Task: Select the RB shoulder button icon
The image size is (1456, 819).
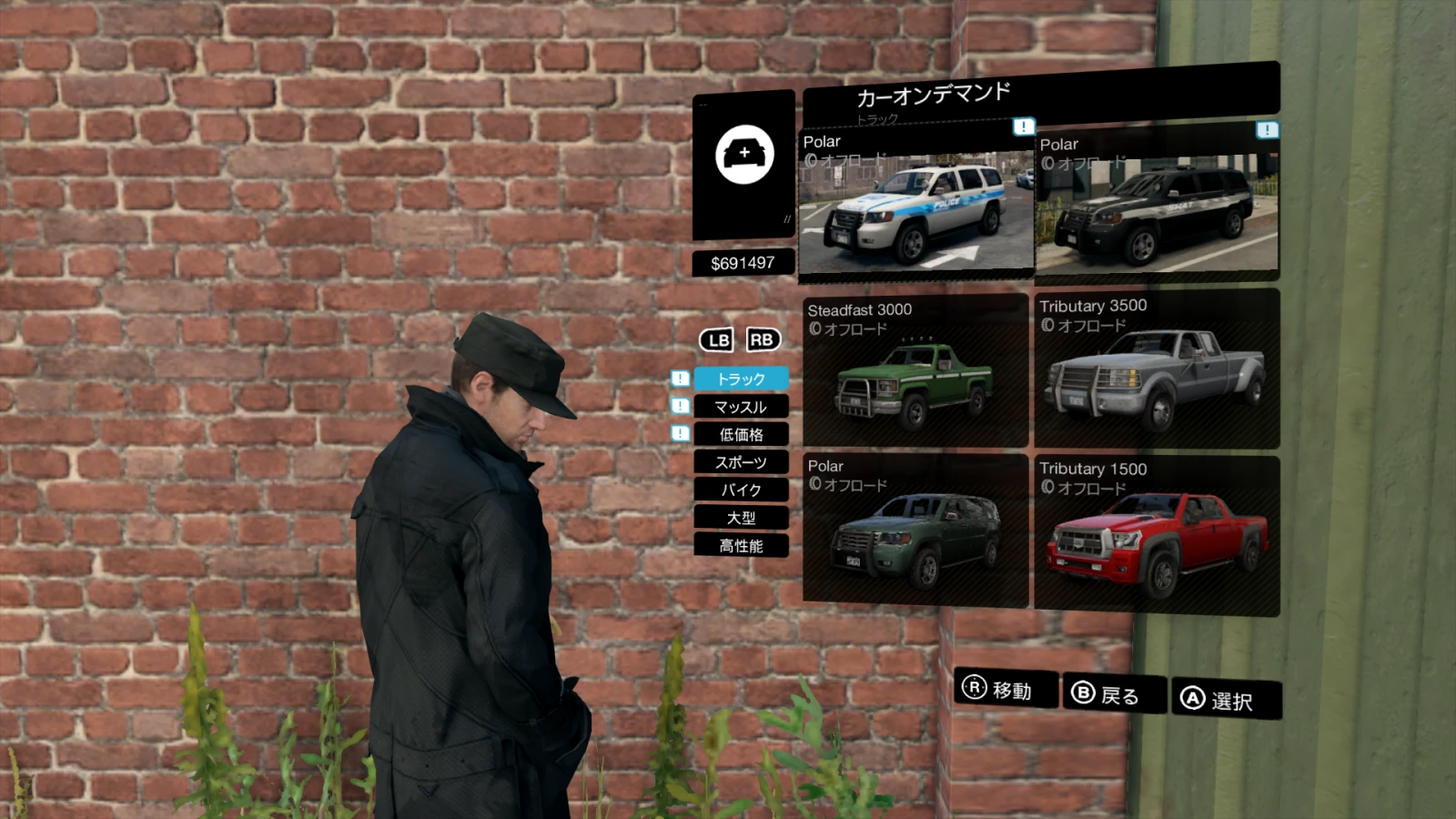Action: [x=763, y=339]
